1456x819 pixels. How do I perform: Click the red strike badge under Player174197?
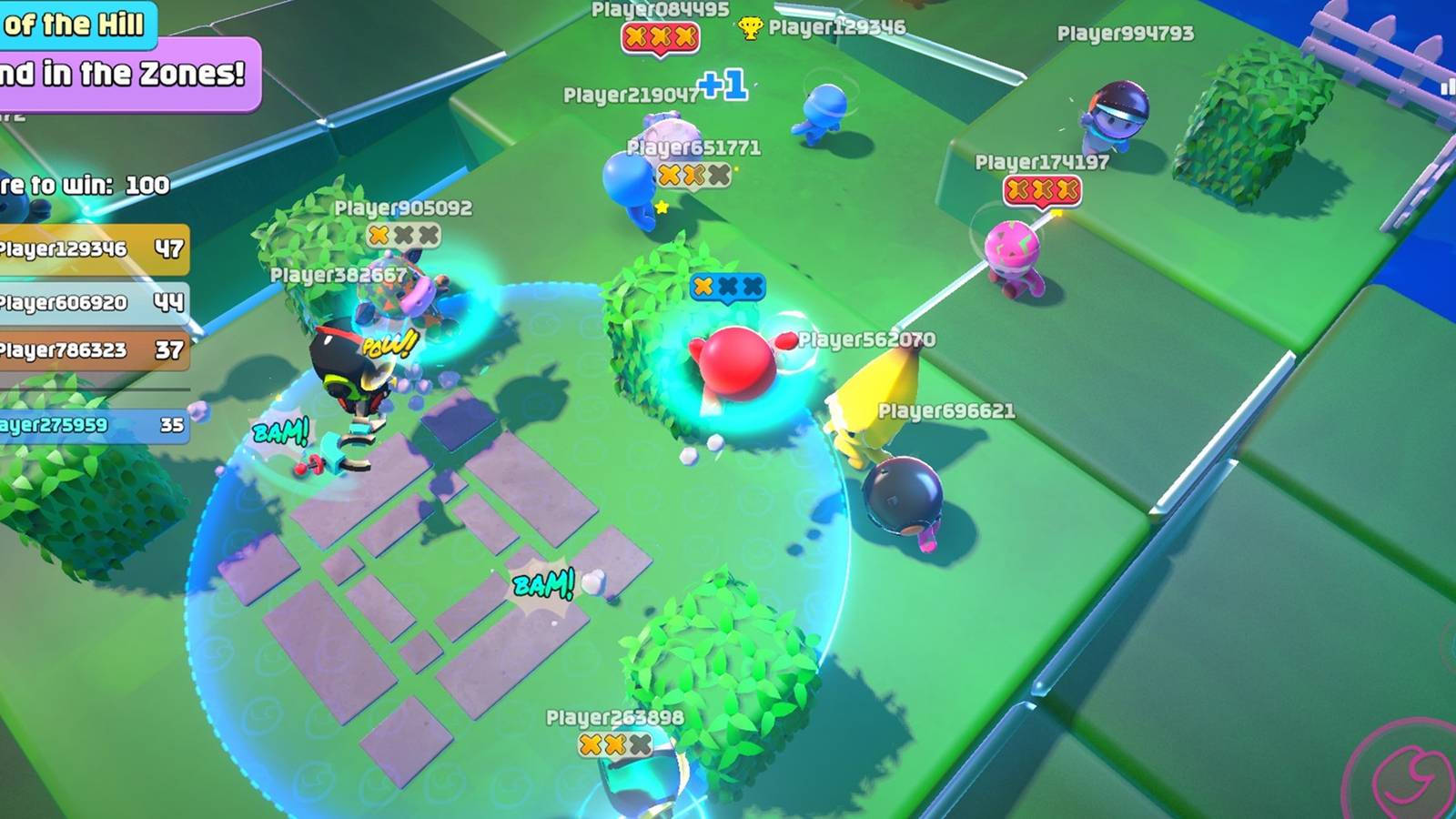[1041, 188]
